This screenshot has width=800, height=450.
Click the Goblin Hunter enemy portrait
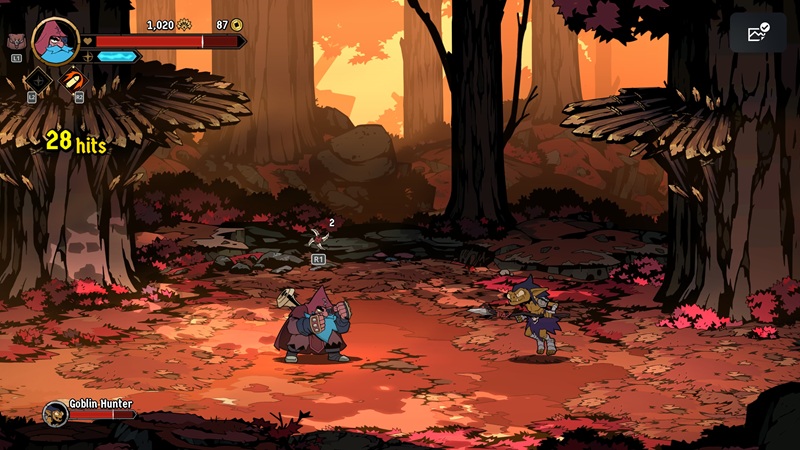[55, 412]
